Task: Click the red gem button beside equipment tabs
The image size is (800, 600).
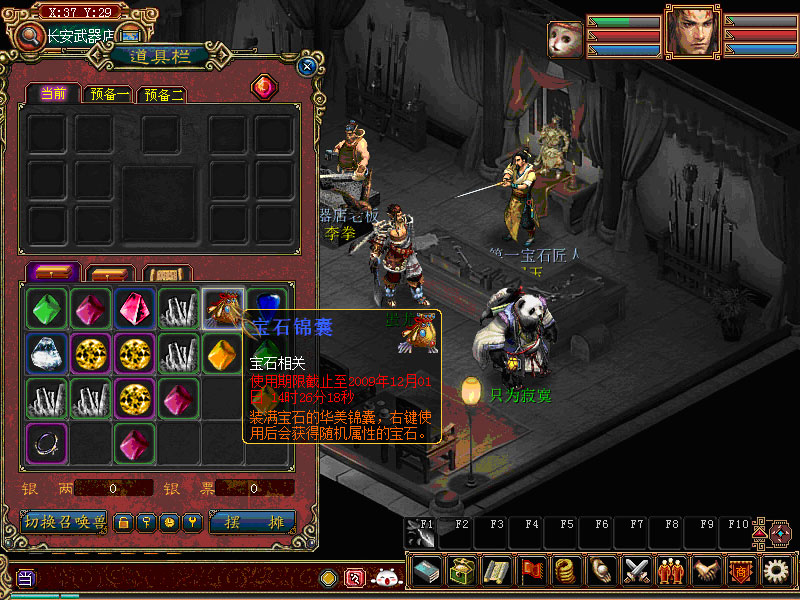Action: tap(264, 87)
